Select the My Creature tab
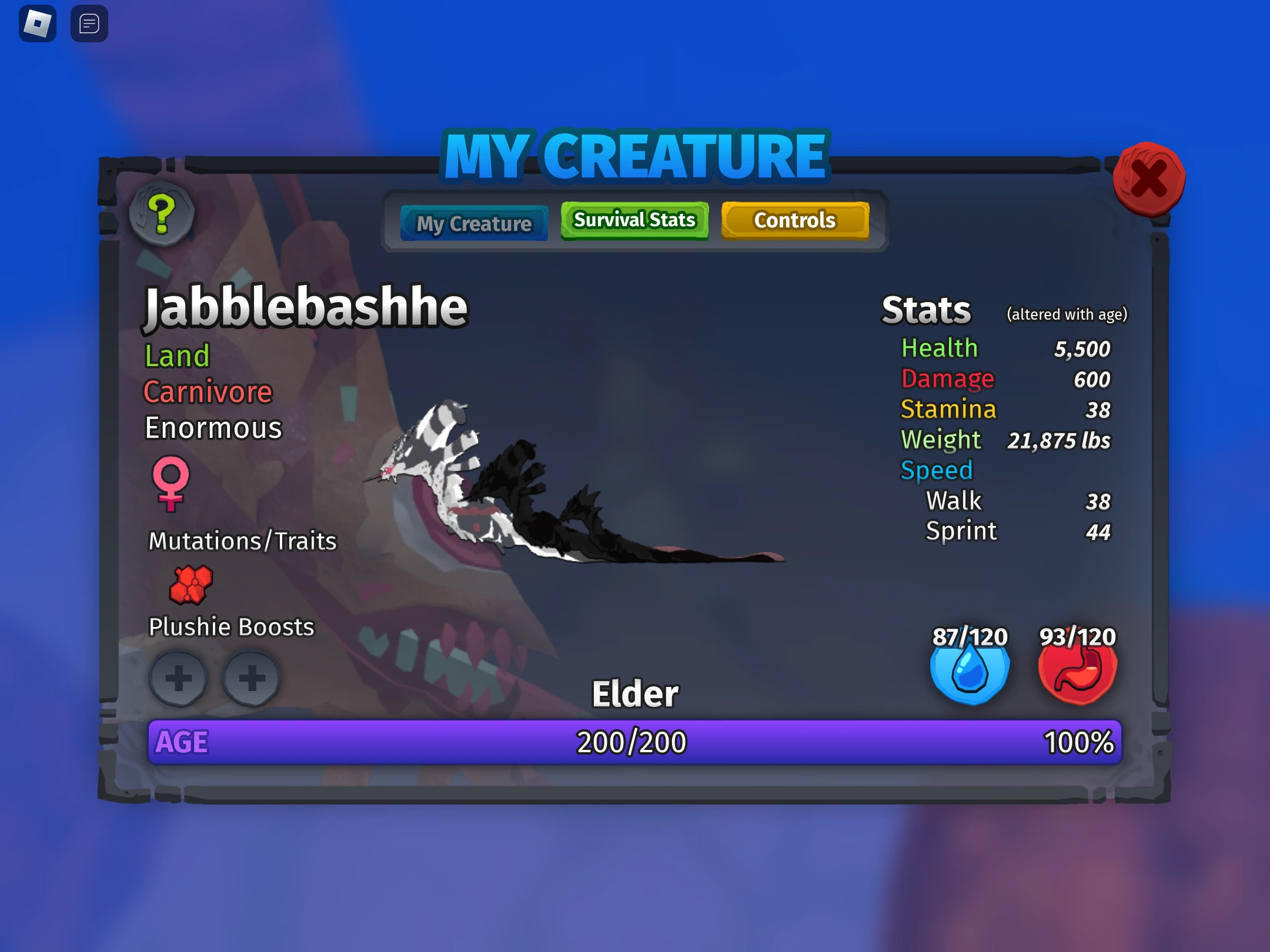 click(474, 223)
